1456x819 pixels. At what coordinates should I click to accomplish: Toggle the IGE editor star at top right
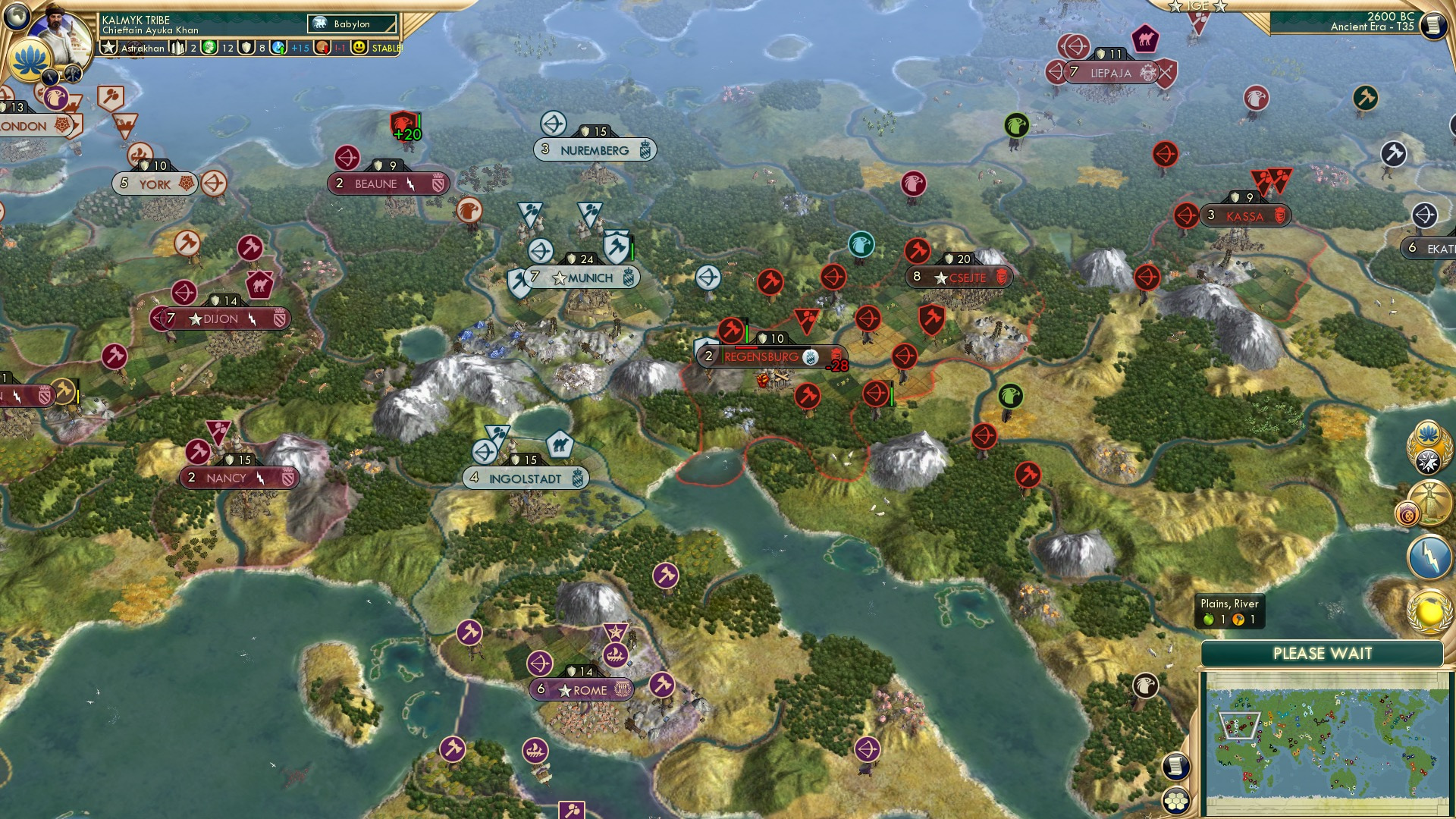click(x=1175, y=8)
